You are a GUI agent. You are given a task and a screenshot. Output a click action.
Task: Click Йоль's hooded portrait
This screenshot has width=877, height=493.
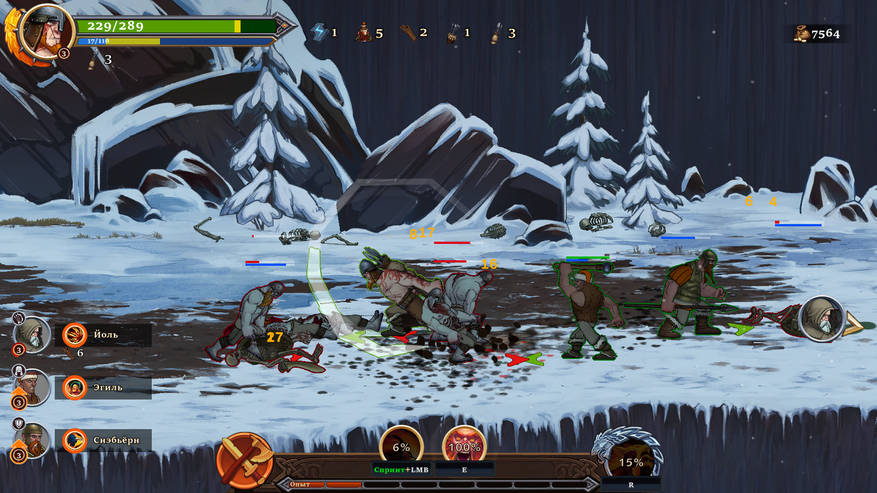pyautogui.click(x=31, y=334)
